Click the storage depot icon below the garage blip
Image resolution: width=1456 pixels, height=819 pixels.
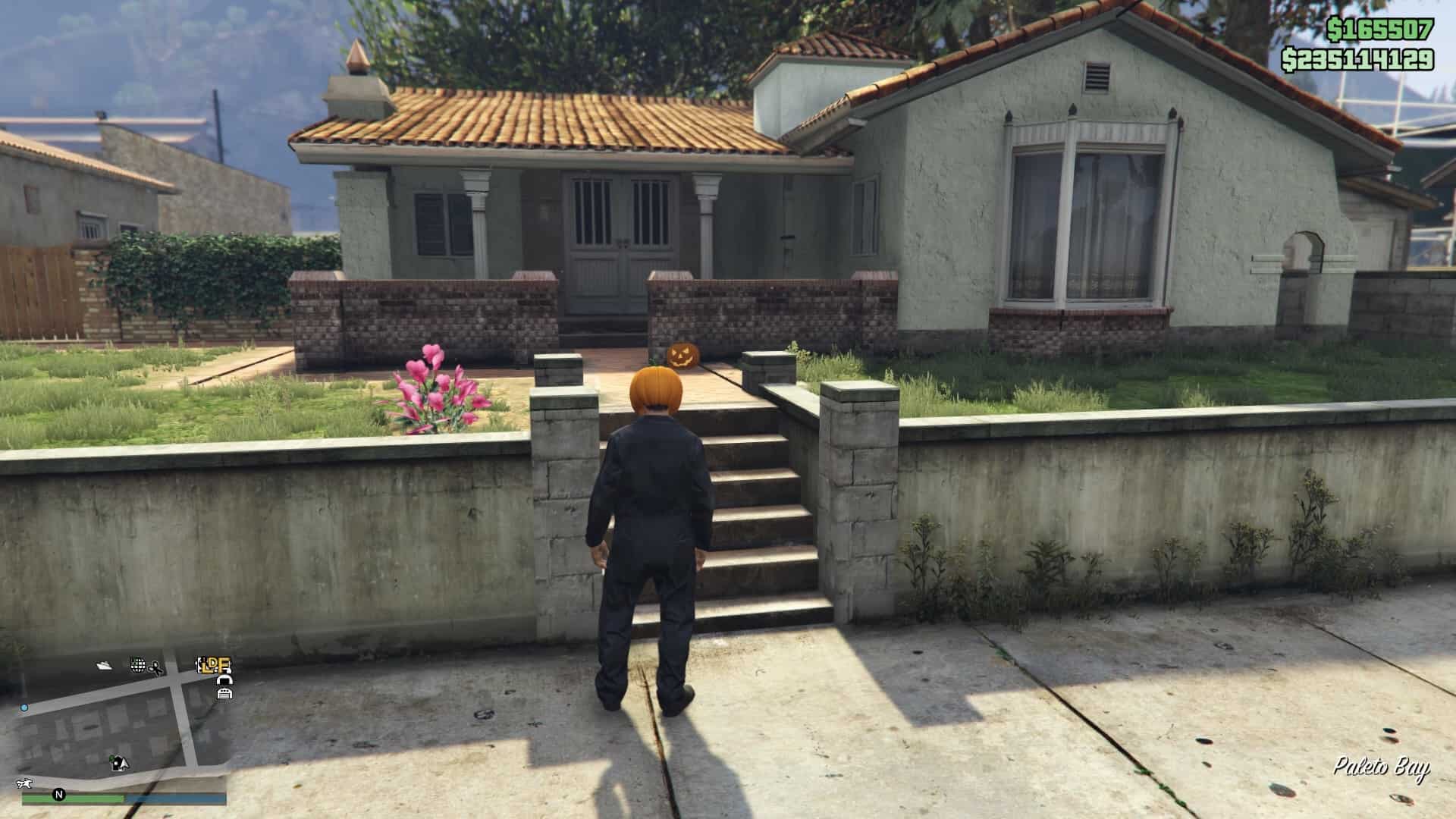[224, 694]
